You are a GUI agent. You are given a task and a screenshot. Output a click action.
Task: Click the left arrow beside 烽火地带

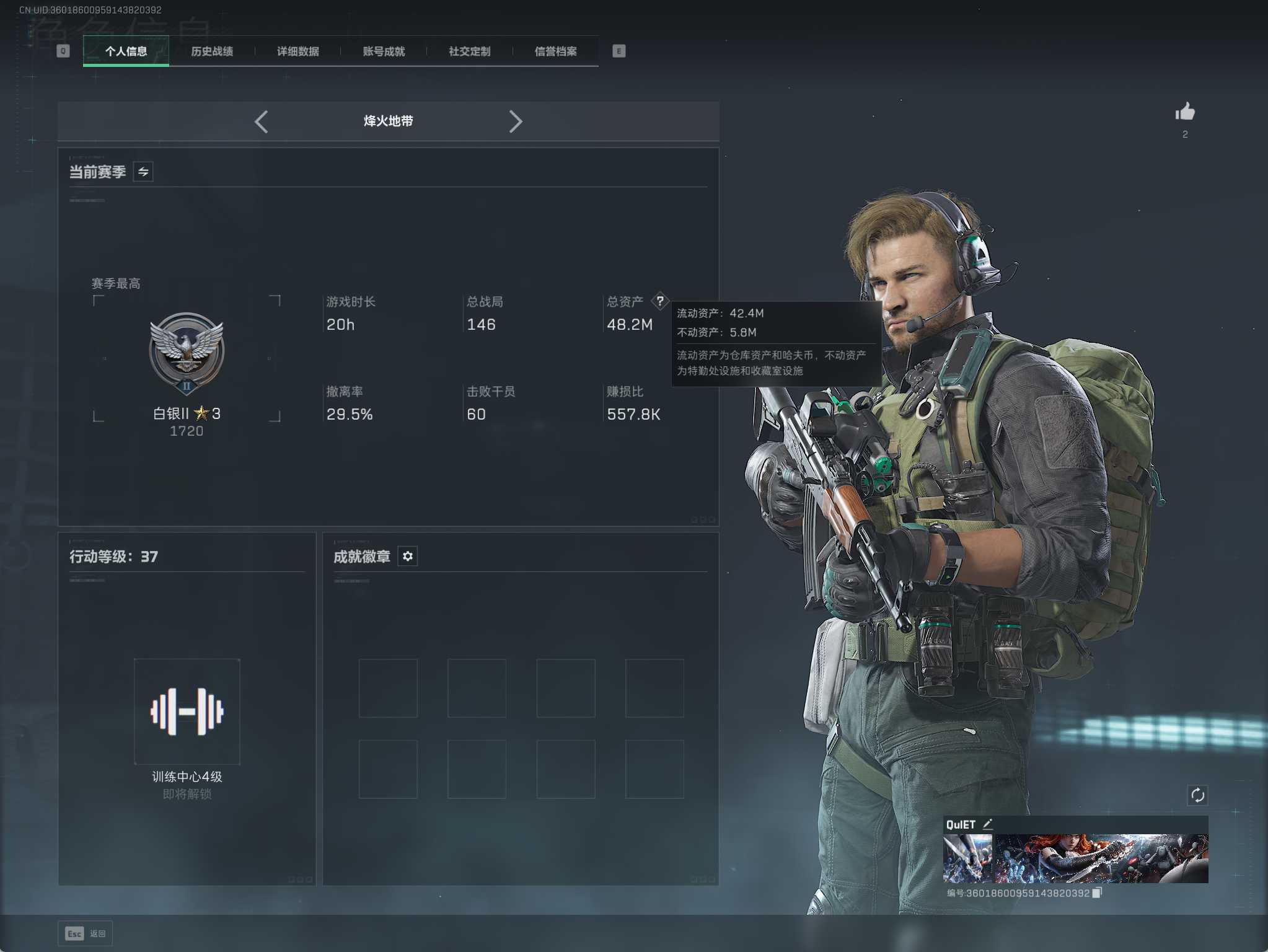pos(262,122)
